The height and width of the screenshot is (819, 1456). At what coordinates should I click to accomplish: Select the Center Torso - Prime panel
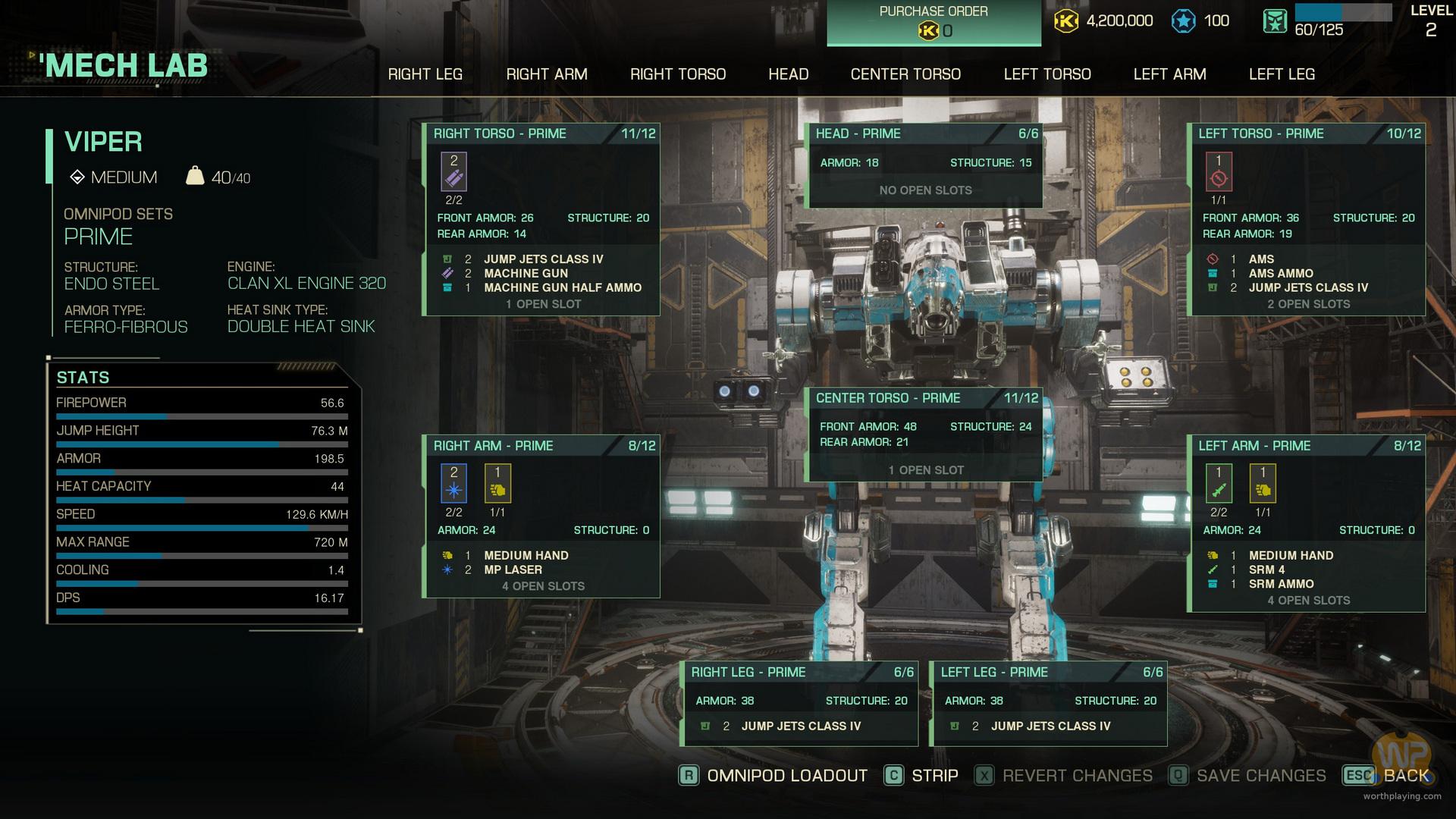[x=924, y=399]
